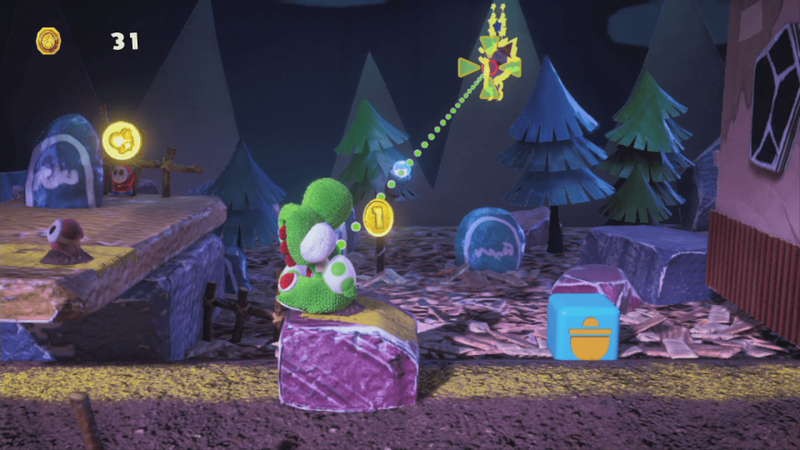Image resolution: width=800 pixels, height=450 pixels.
Task: Click the gold coin counter icon
Action: [x=48, y=41]
